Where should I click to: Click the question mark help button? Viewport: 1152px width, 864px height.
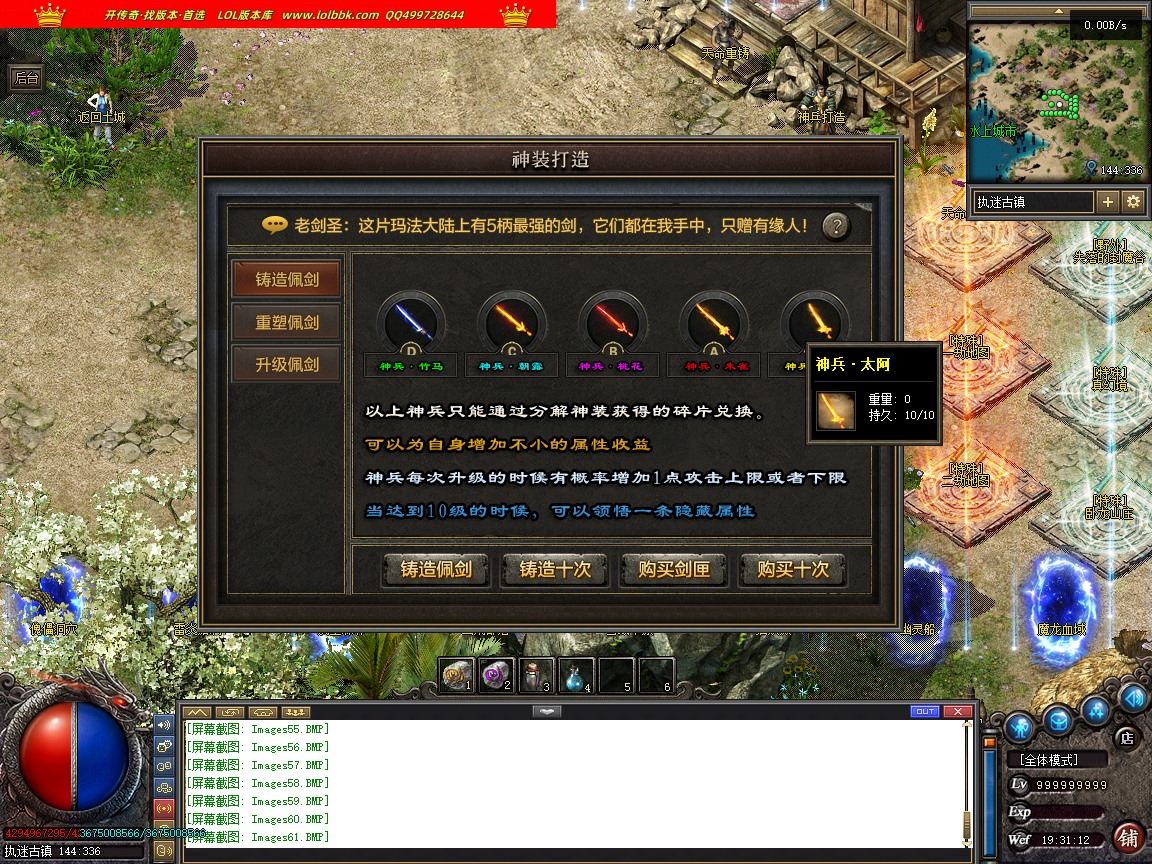tap(836, 226)
